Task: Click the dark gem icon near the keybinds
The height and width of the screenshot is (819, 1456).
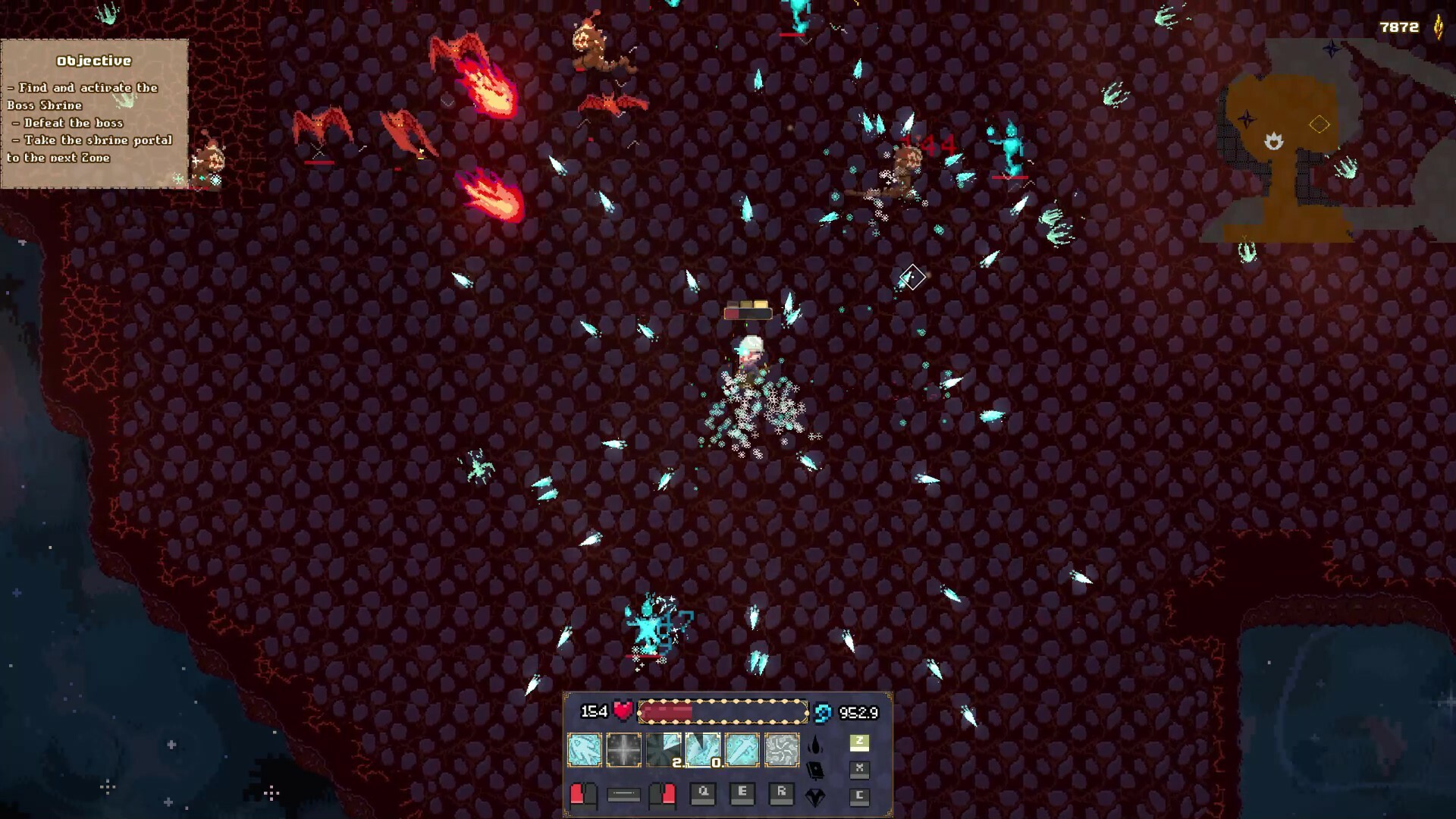Action: point(814,795)
